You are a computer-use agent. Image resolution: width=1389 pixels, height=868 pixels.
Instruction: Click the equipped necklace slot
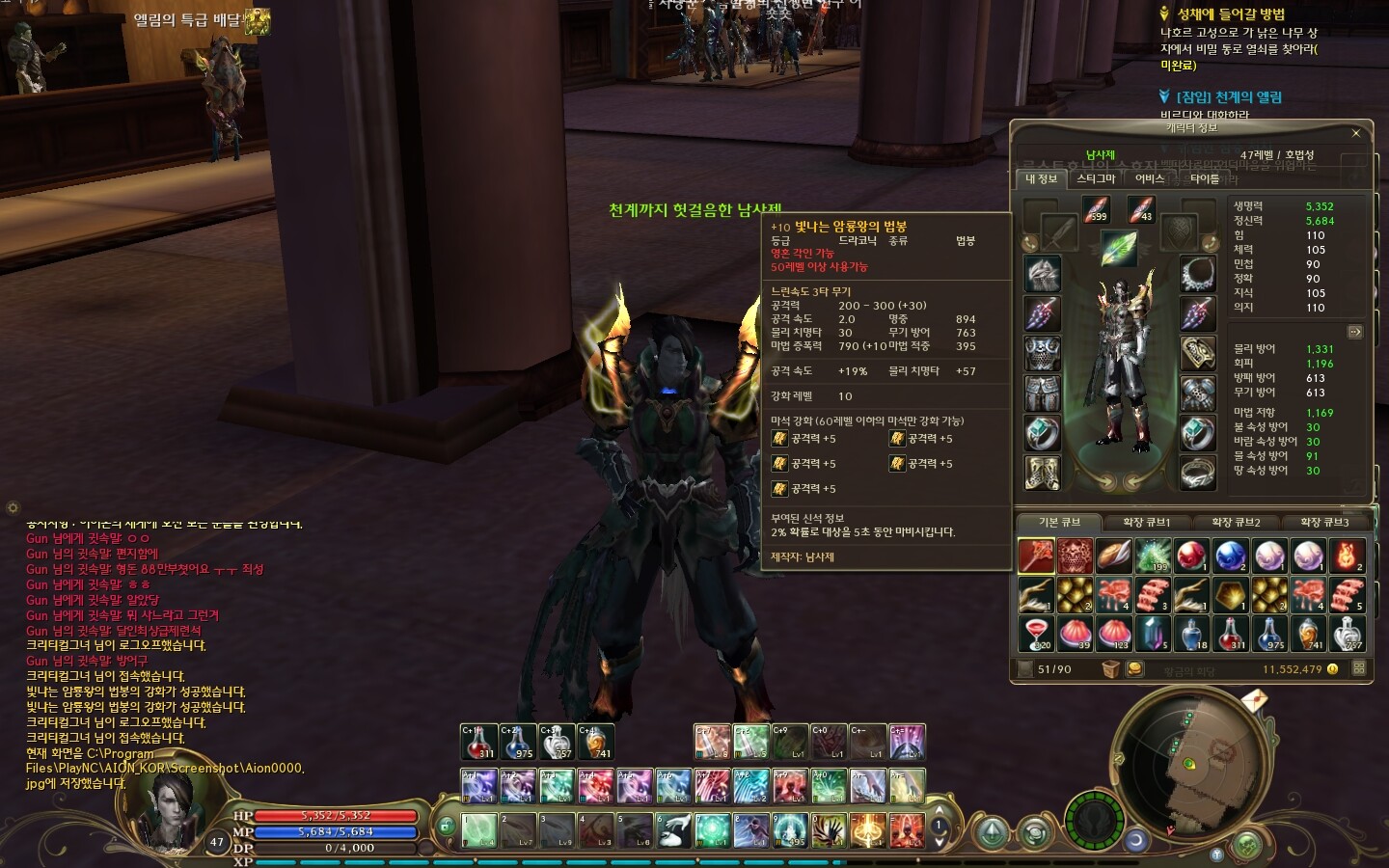[1198, 274]
